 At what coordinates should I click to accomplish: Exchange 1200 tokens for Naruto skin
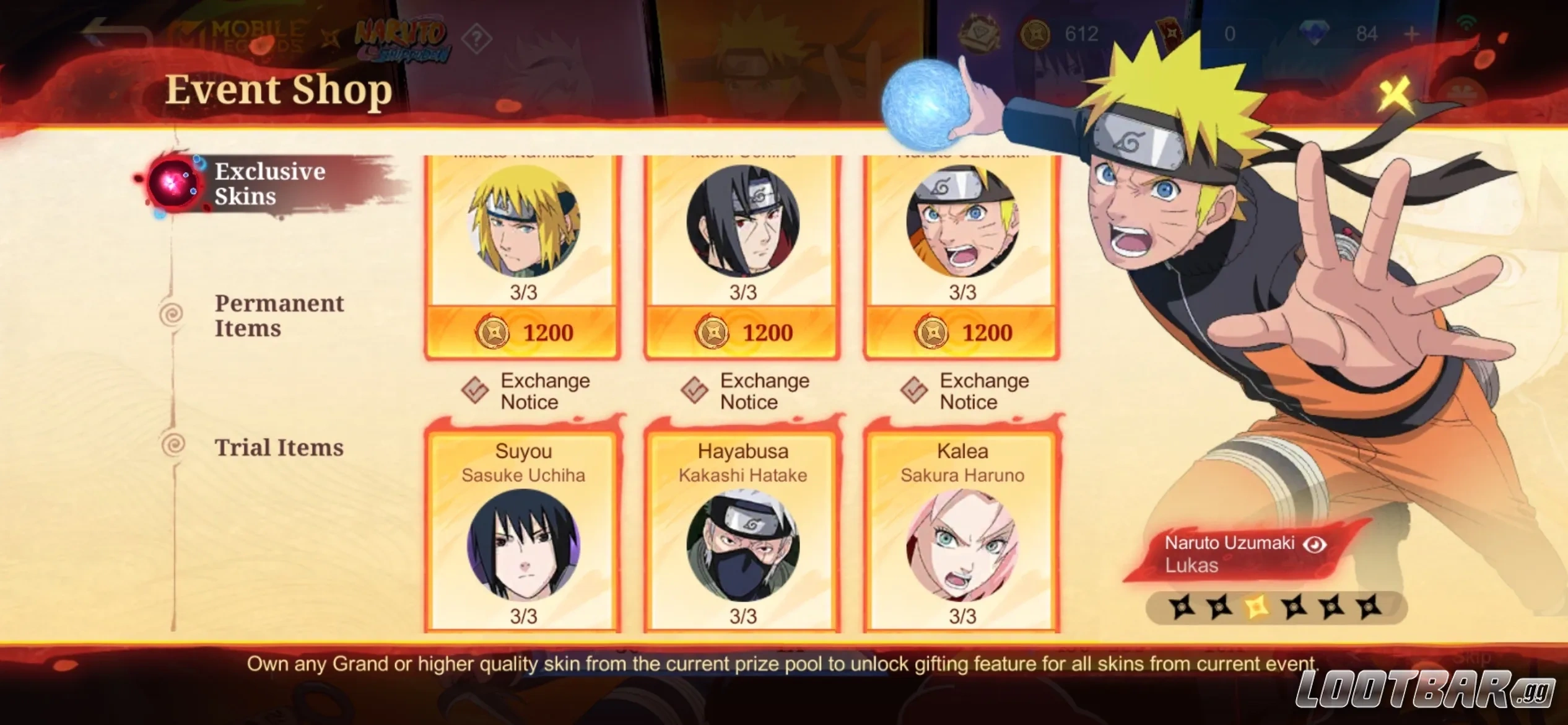point(962,333)
